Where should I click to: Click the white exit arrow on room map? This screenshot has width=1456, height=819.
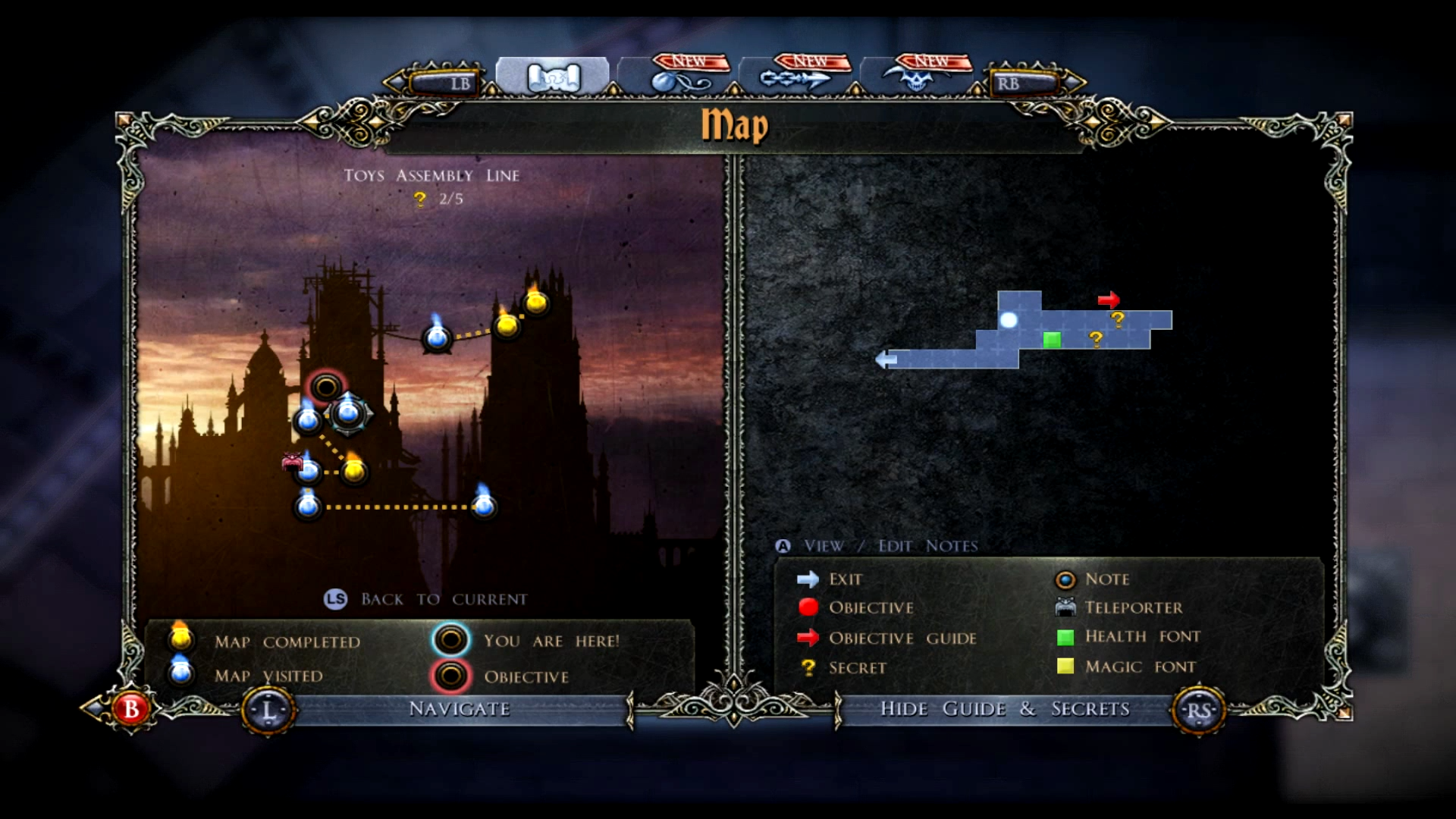[x=886, y=359]
